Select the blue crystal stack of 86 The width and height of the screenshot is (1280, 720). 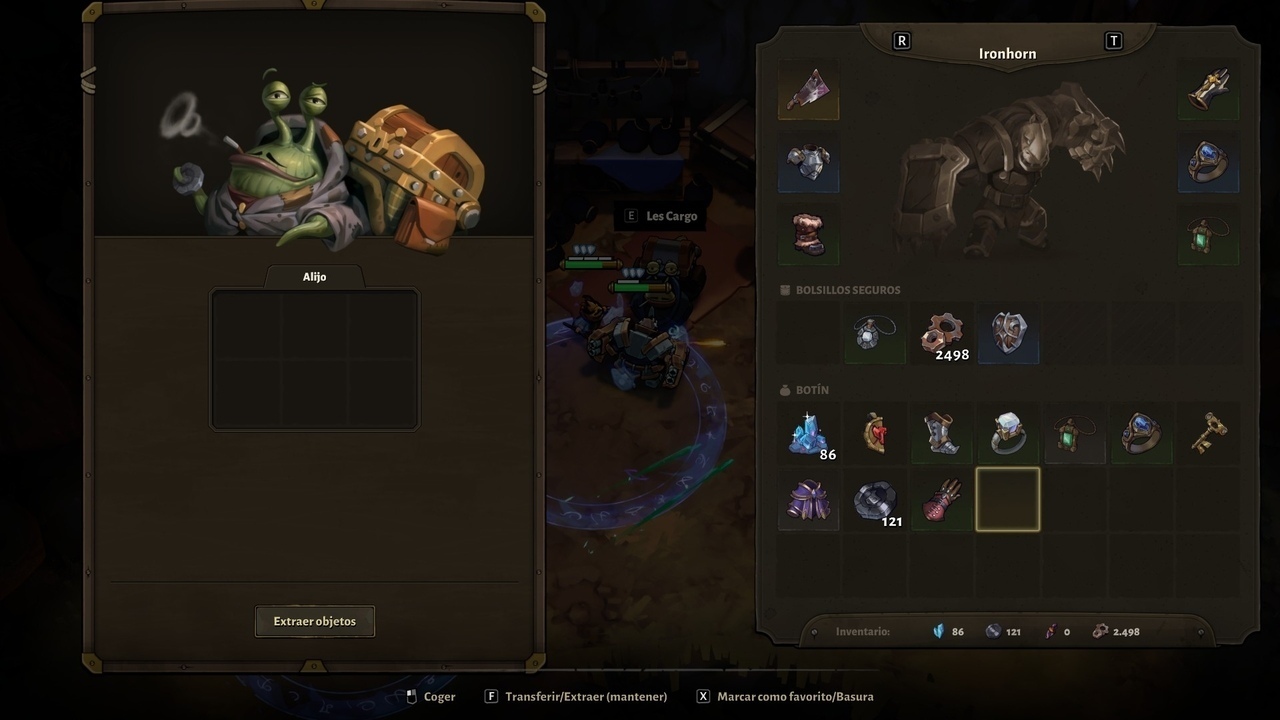(x=808, y=434)
